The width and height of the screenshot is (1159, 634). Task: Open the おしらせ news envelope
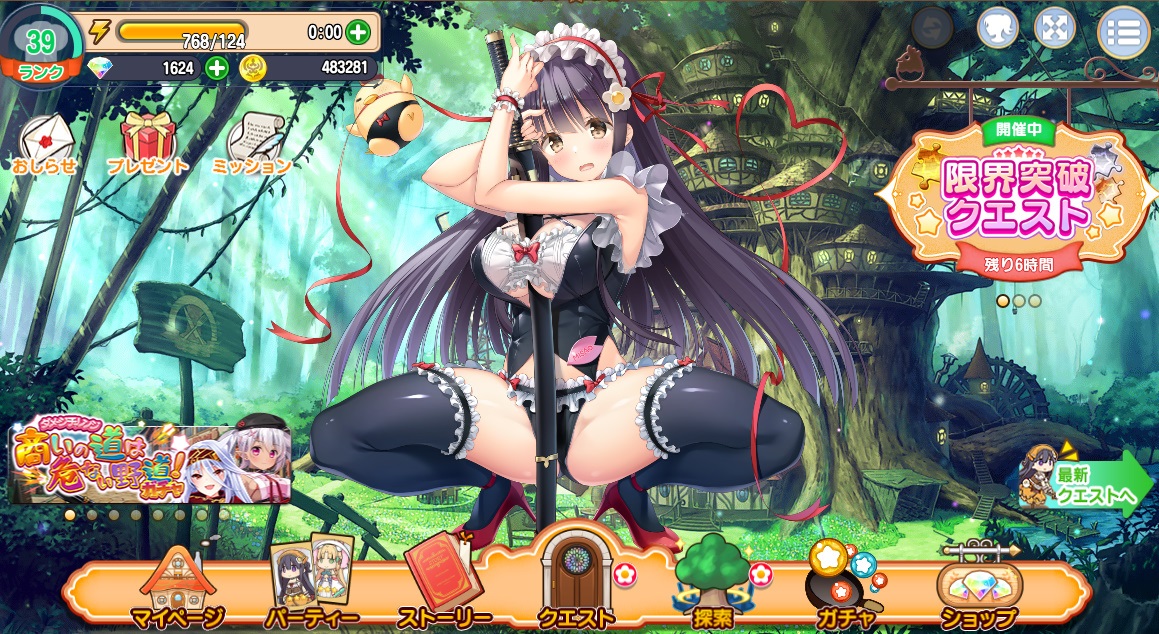click(45, 145)
